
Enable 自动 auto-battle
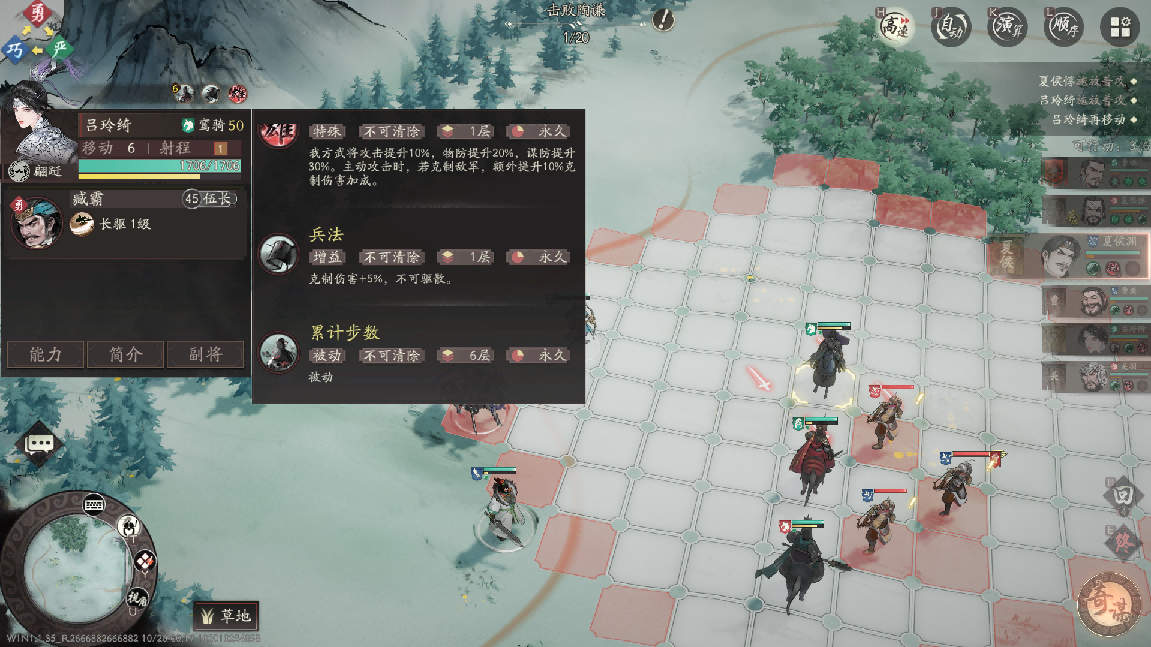950,27
